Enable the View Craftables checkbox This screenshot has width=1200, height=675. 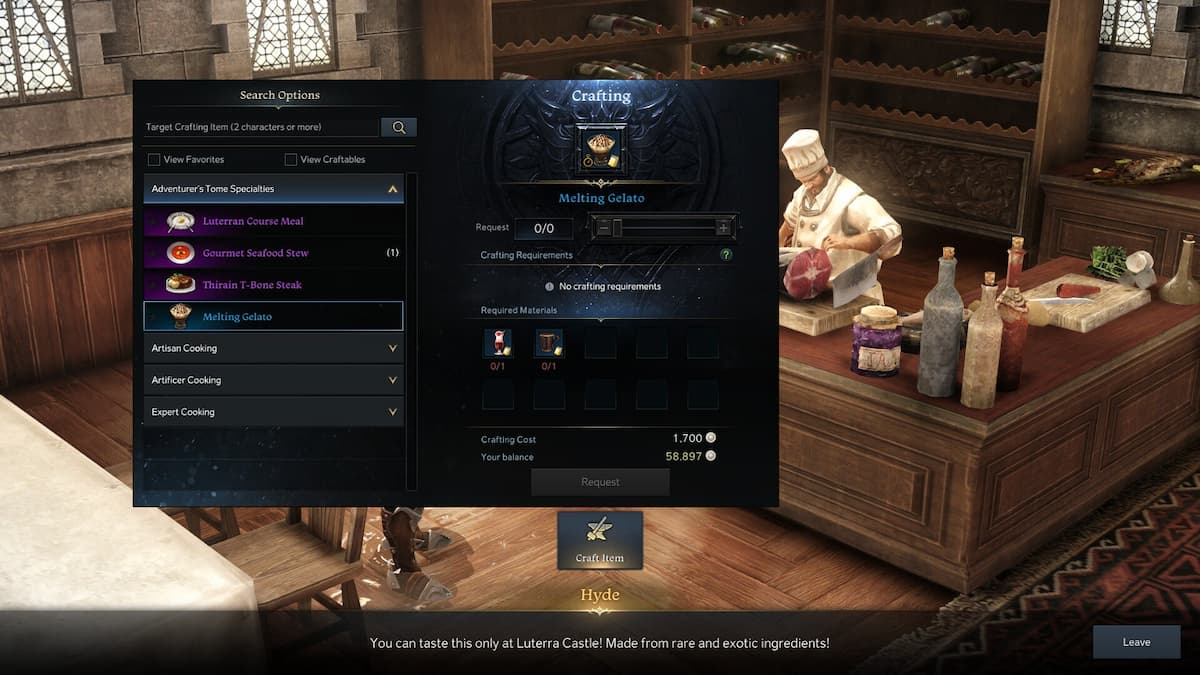point(291,159)
